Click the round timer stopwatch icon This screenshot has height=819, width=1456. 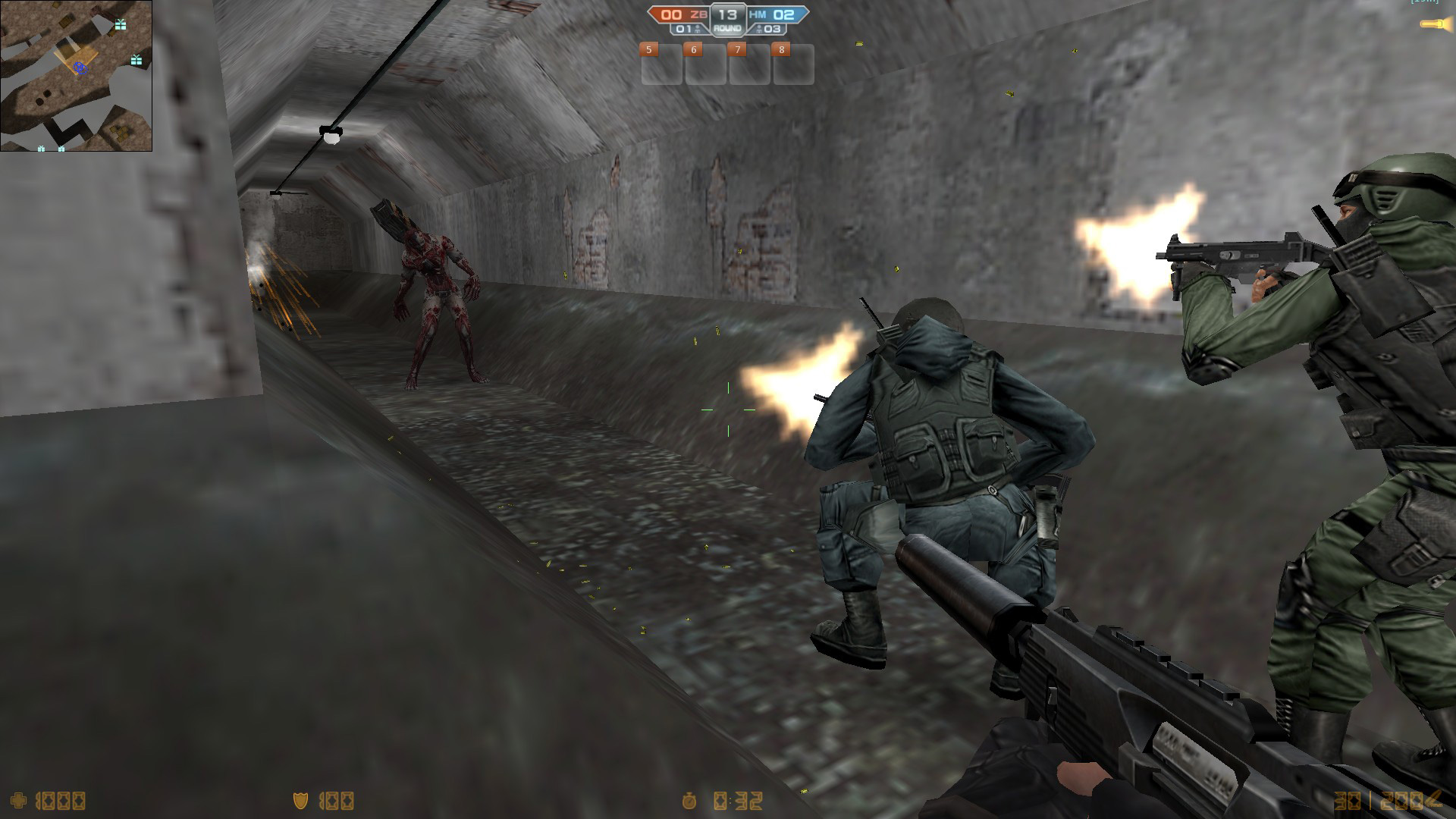[689, 800]
